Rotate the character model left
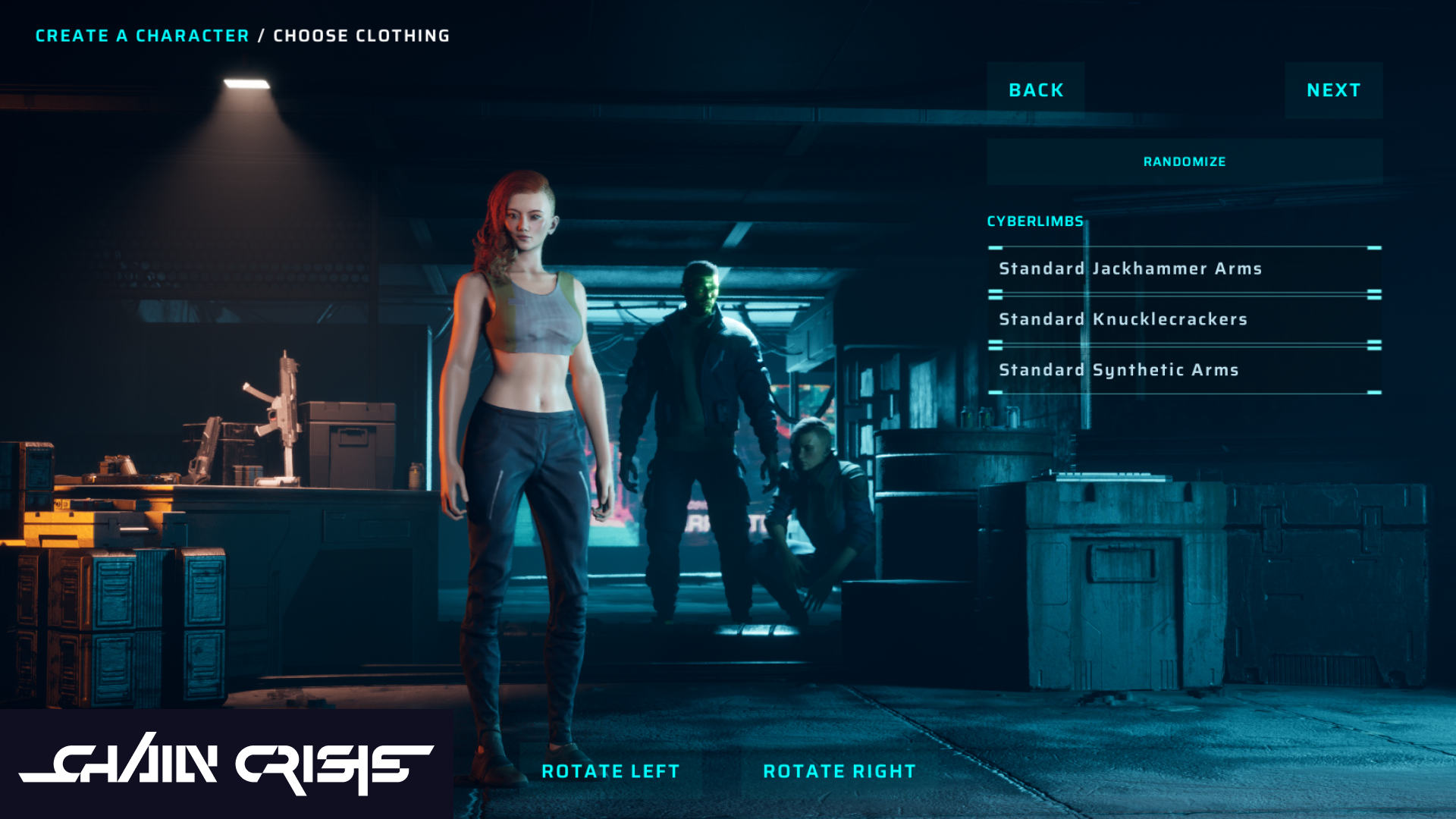Image resolution: width=1456 pixels, height=819 pixels. (x=610, y=771)
